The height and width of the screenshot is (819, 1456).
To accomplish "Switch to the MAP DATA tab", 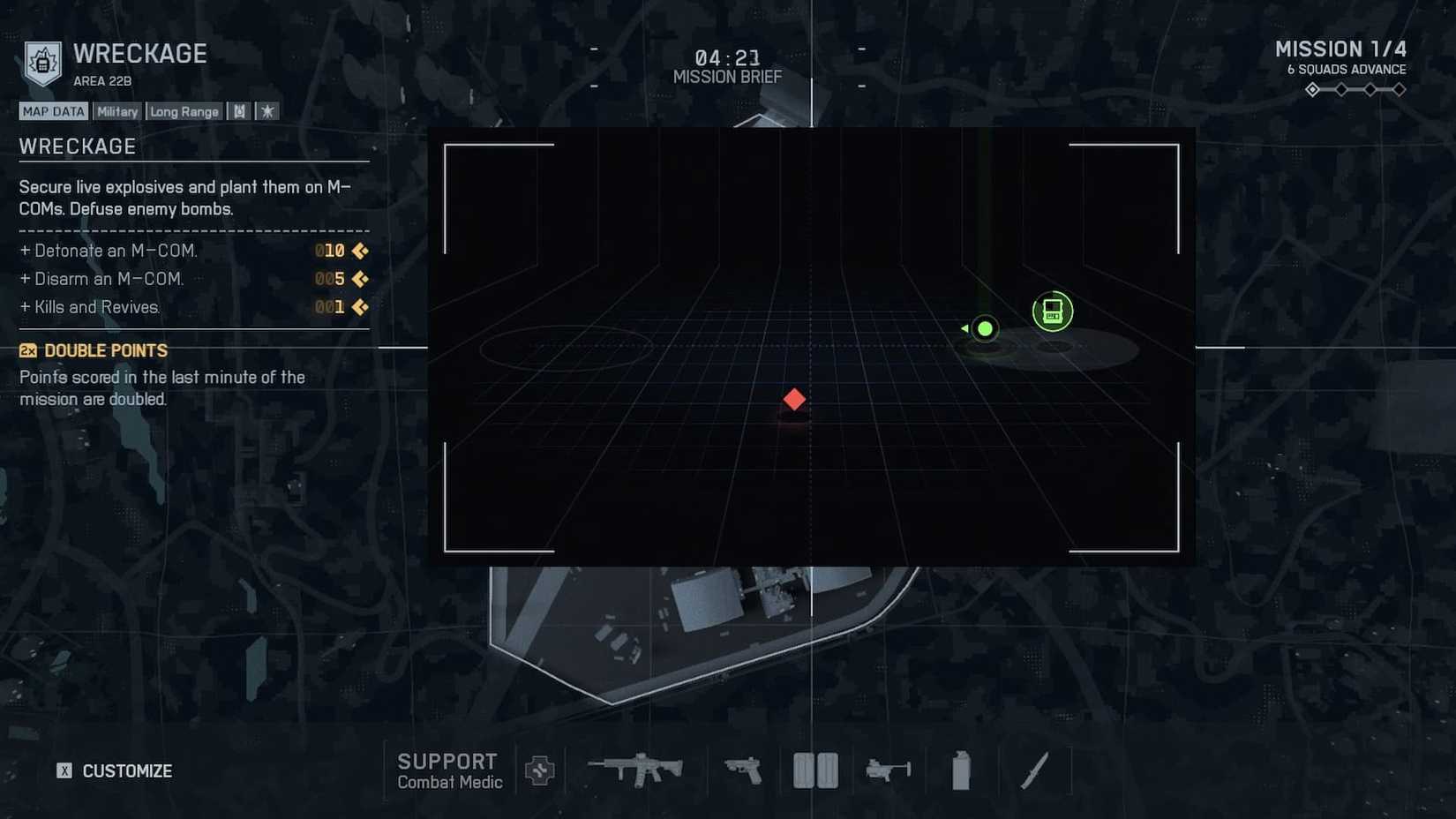I will (52, 110).
